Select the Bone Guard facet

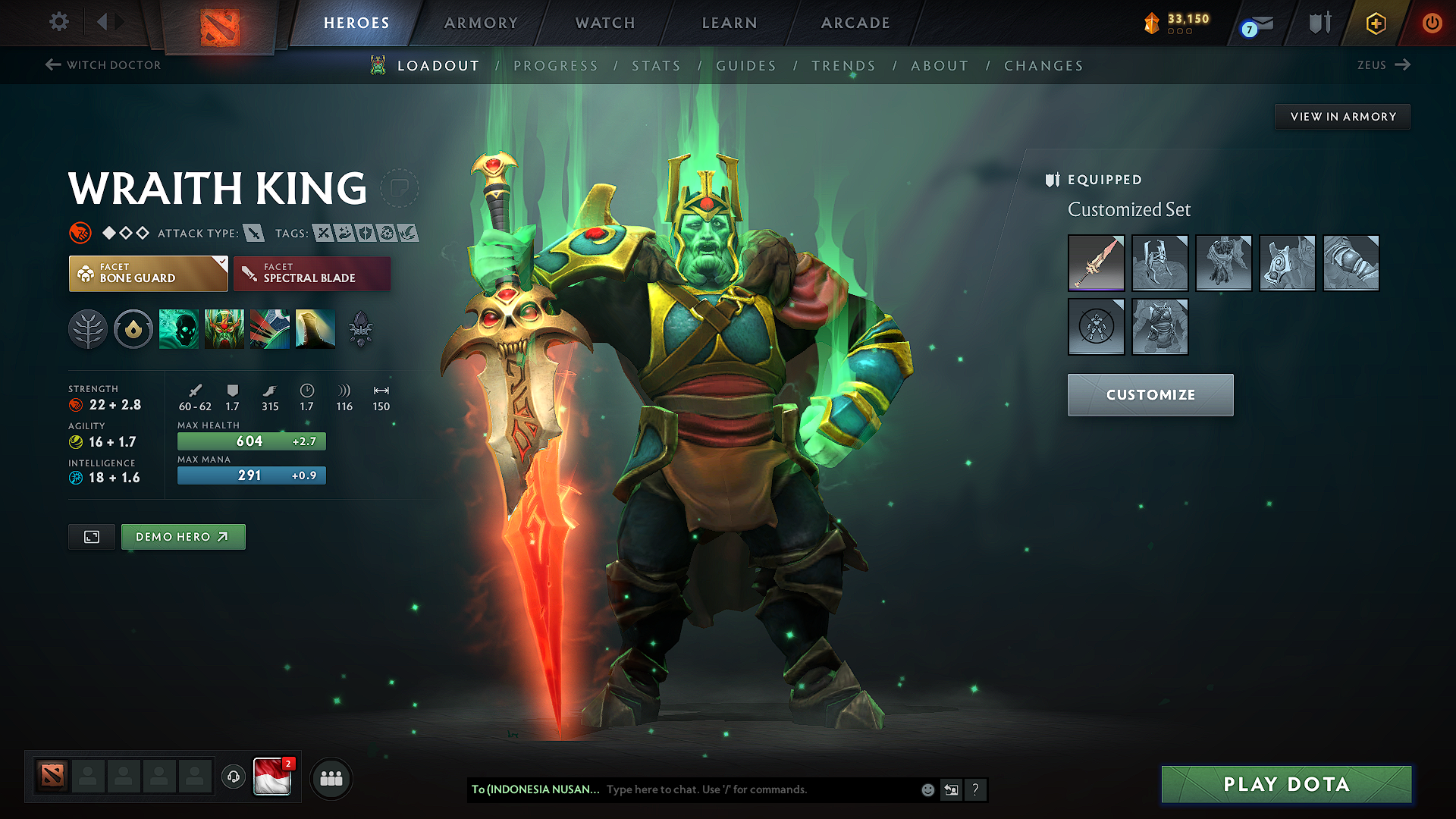(x=148, y=273)
